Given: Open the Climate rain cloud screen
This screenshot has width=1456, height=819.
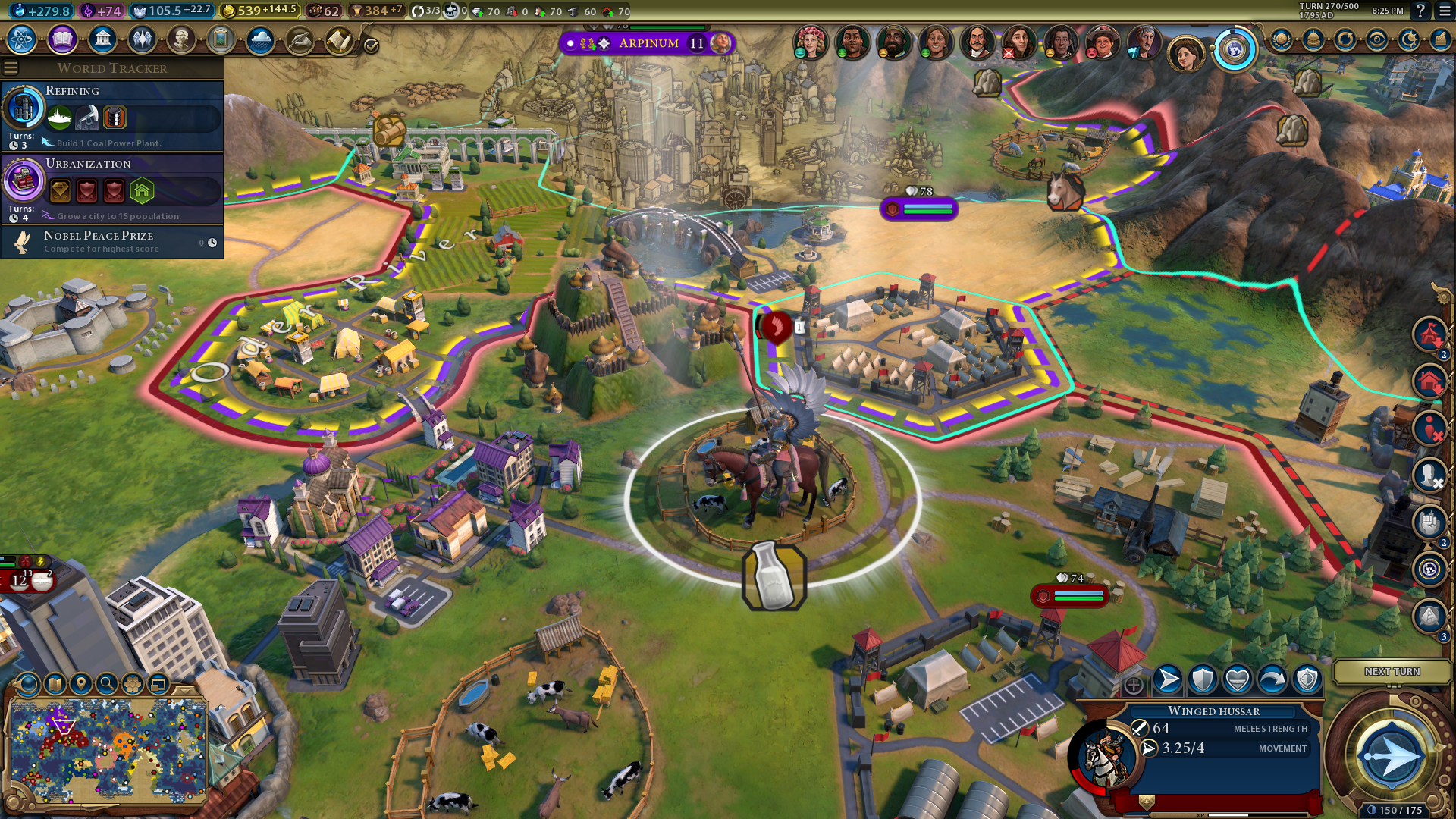Looking at the screenshot, I should click(x=260, y=39).
